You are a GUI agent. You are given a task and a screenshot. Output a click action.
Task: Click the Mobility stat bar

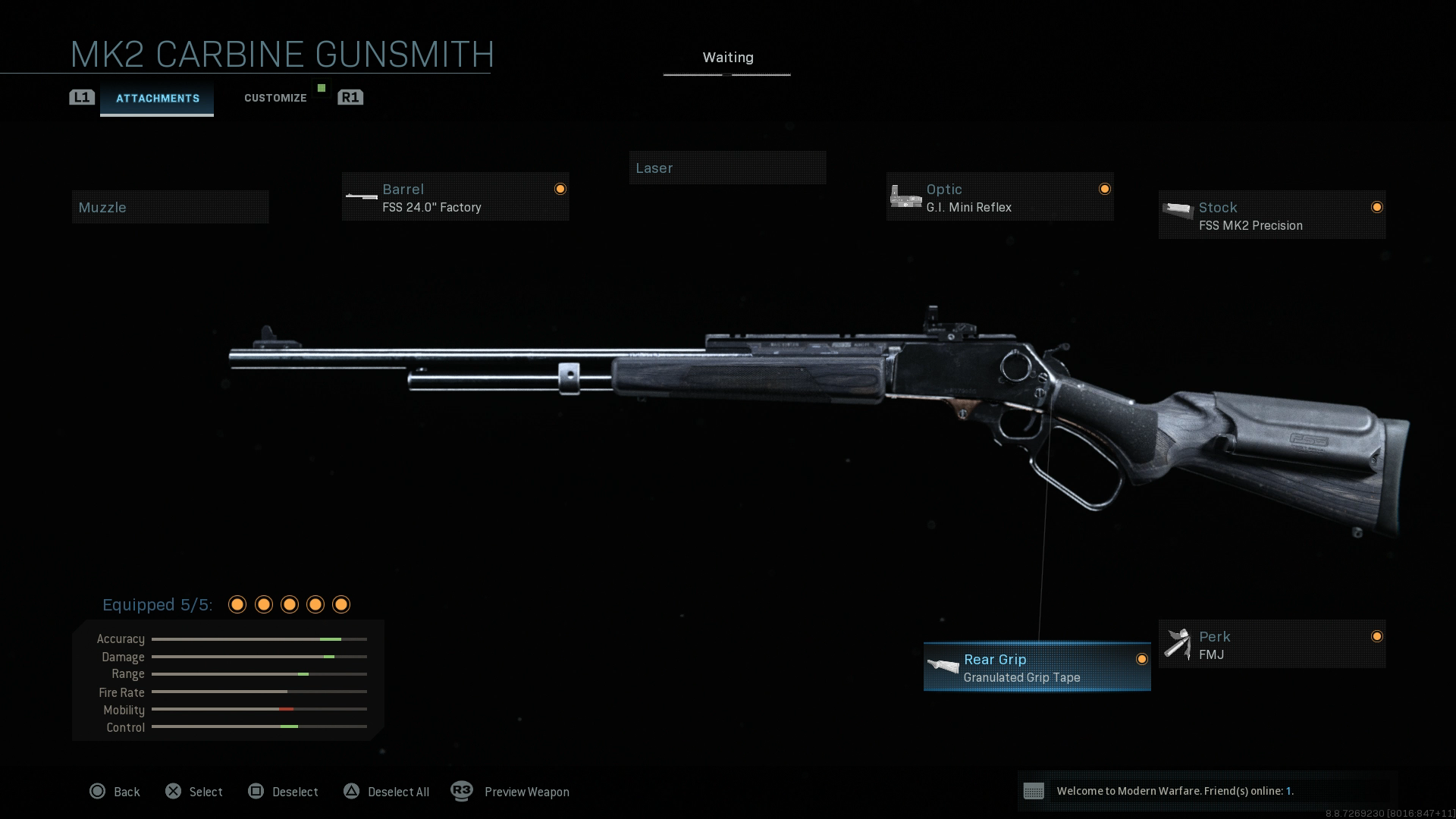pyautogui.click(x=259, y=711)
